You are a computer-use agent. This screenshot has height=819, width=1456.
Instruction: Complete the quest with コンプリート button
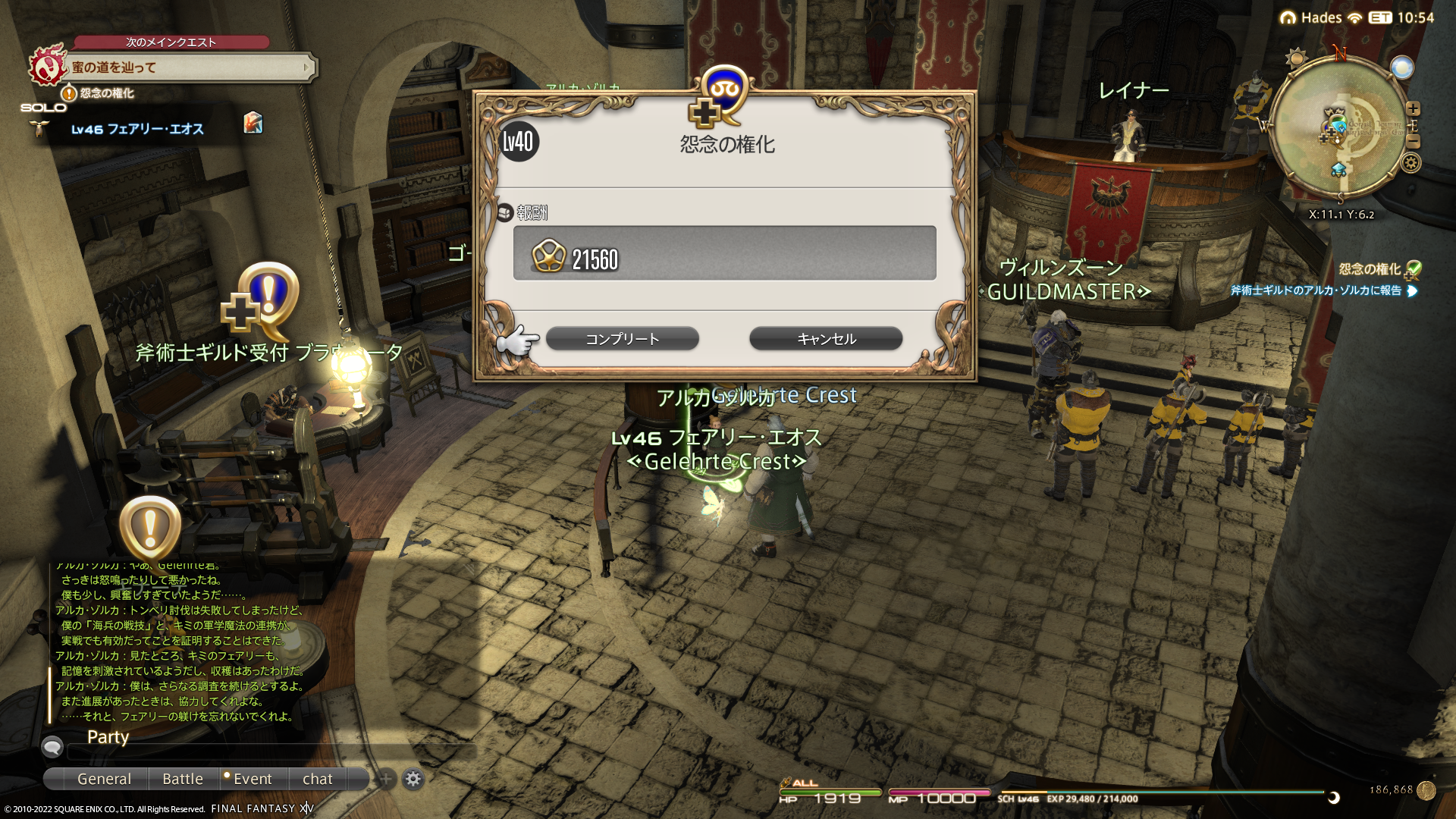[622, 339]
